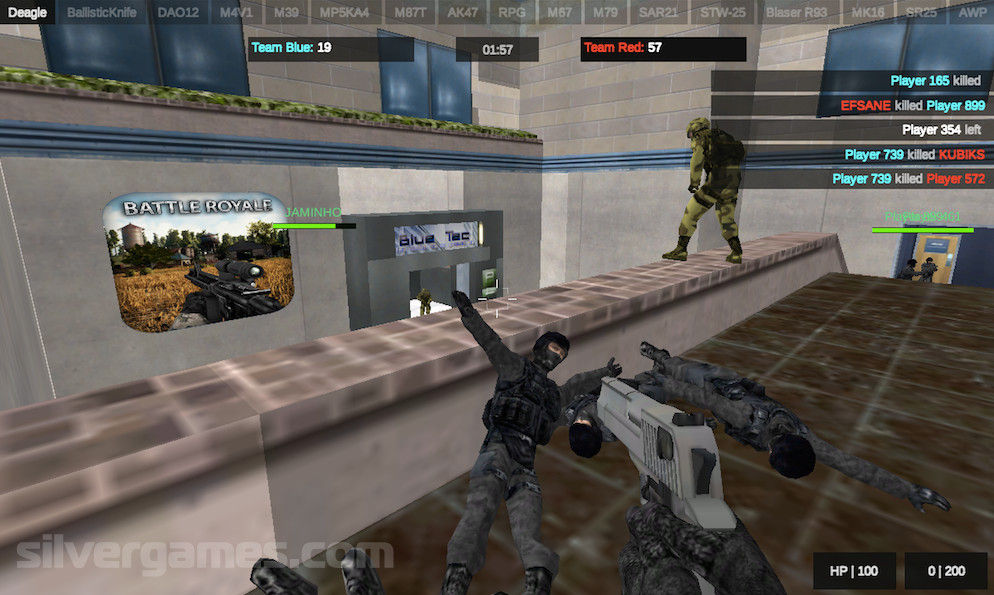Pick the M87T weapon
This screenshot has height=595, width=994.
(x=410, y=13)
